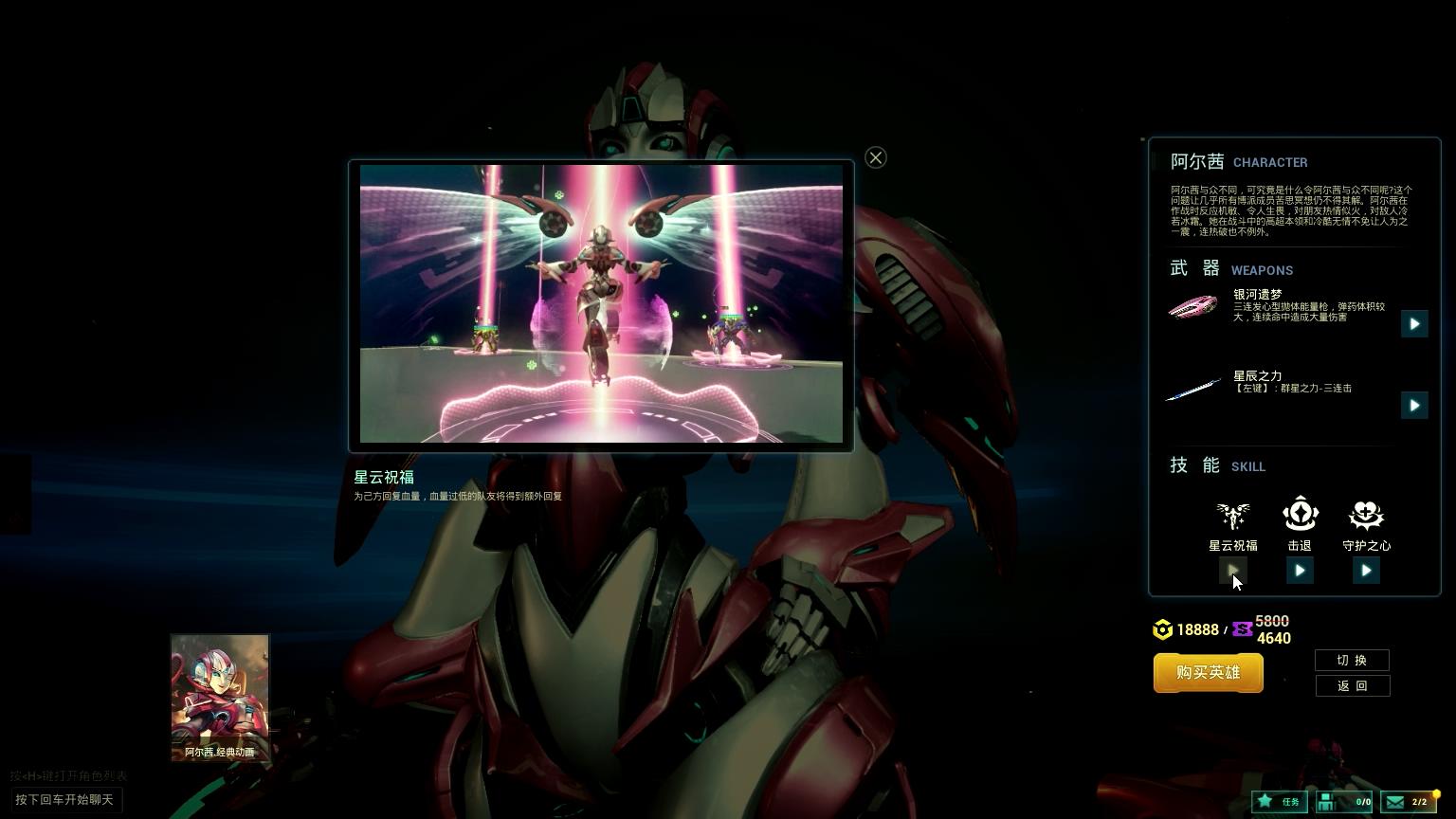Select the 星辰之力 blade icon

pos(1192,389)
